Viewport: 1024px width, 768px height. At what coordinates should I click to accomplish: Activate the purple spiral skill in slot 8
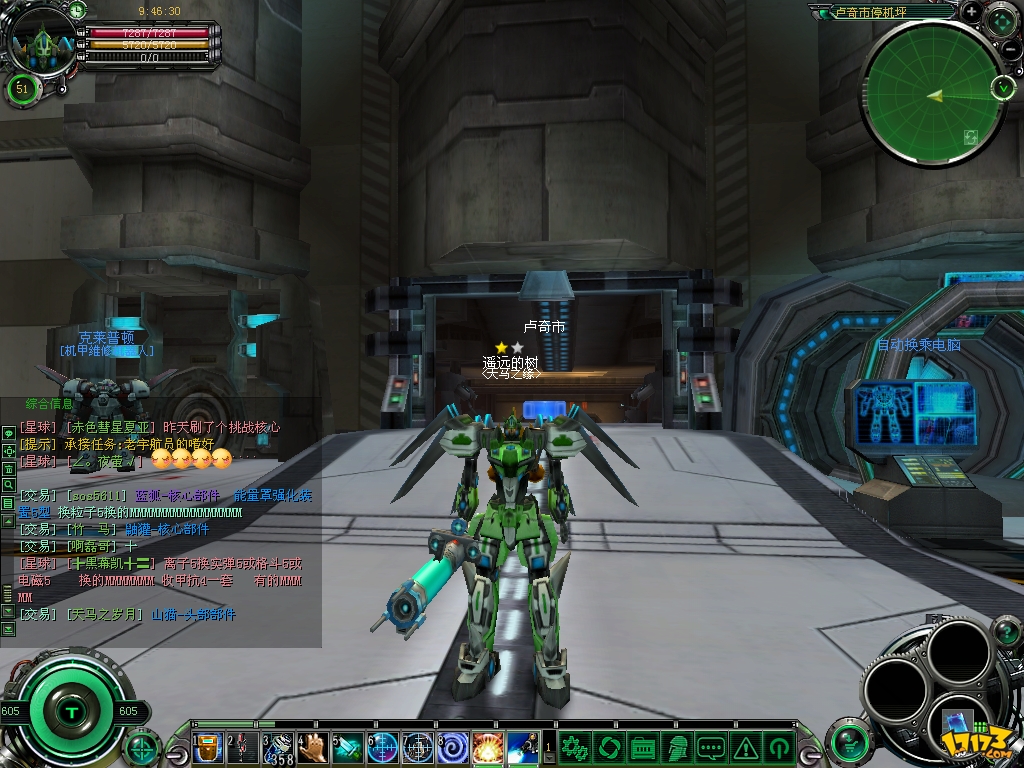click(x=453, y=747)
